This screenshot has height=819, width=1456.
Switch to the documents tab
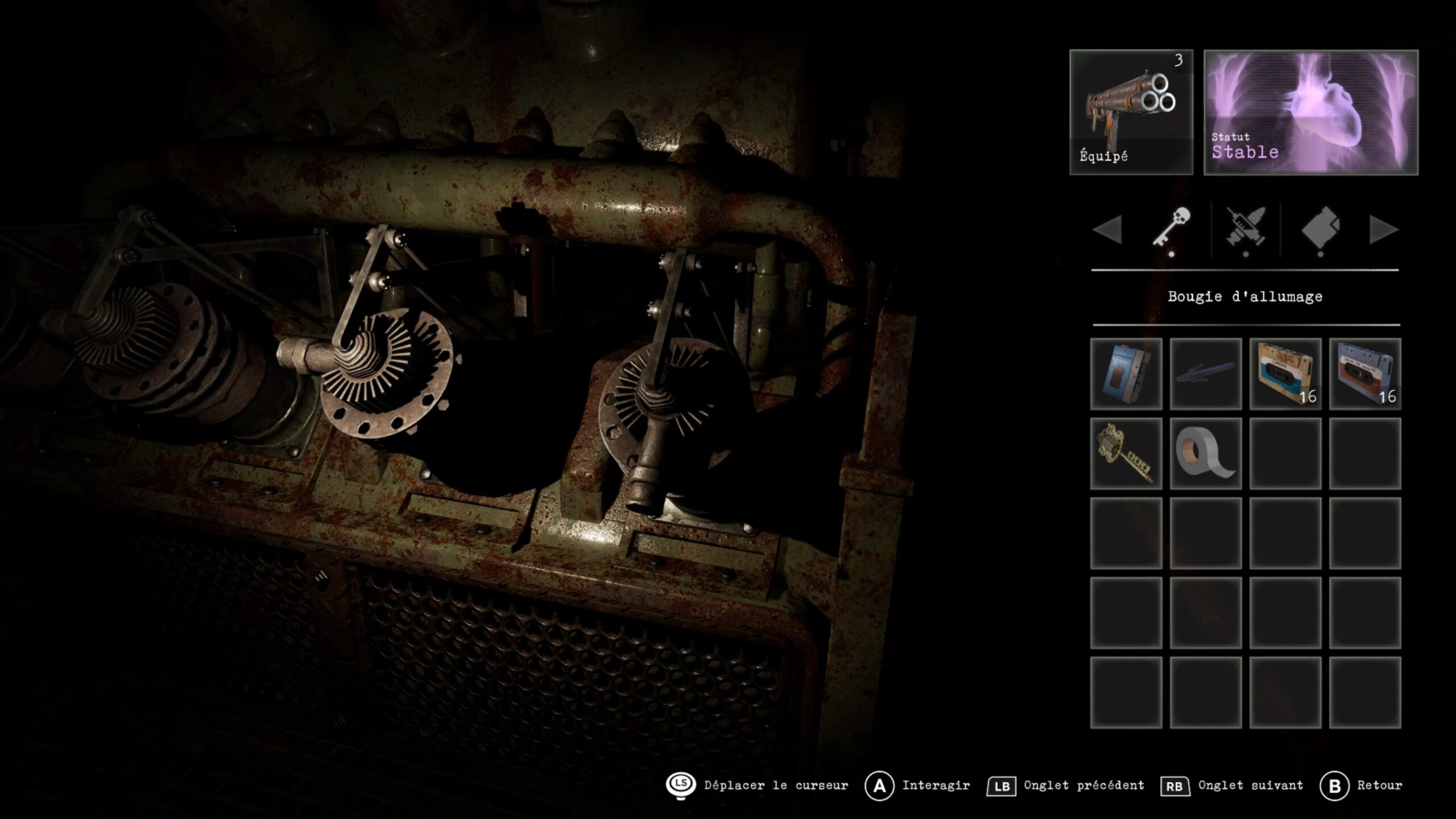click(x=1320, y=228)
